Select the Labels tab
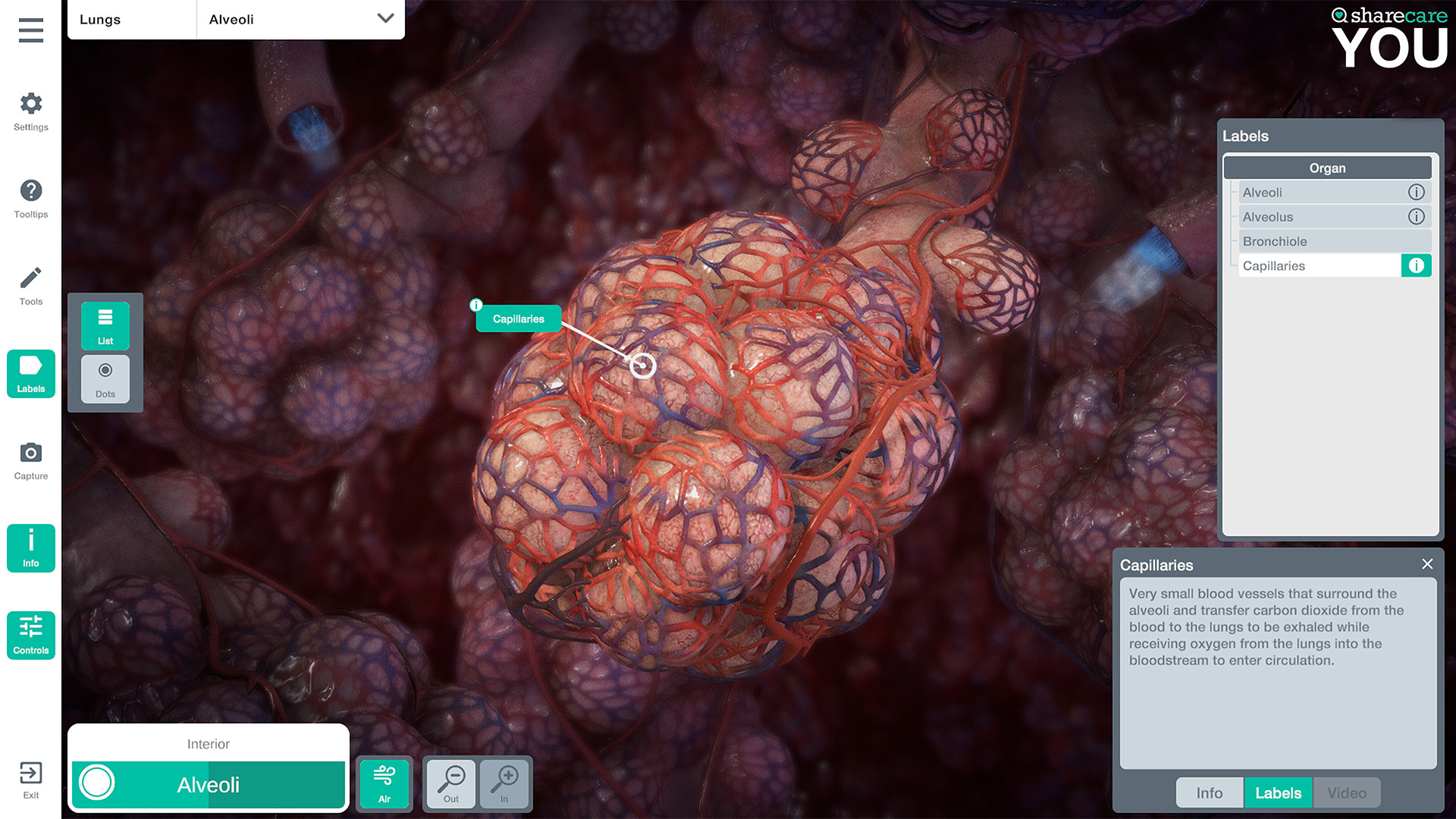The height and width of the screenshot is (819, 1456). (1278, 792)
